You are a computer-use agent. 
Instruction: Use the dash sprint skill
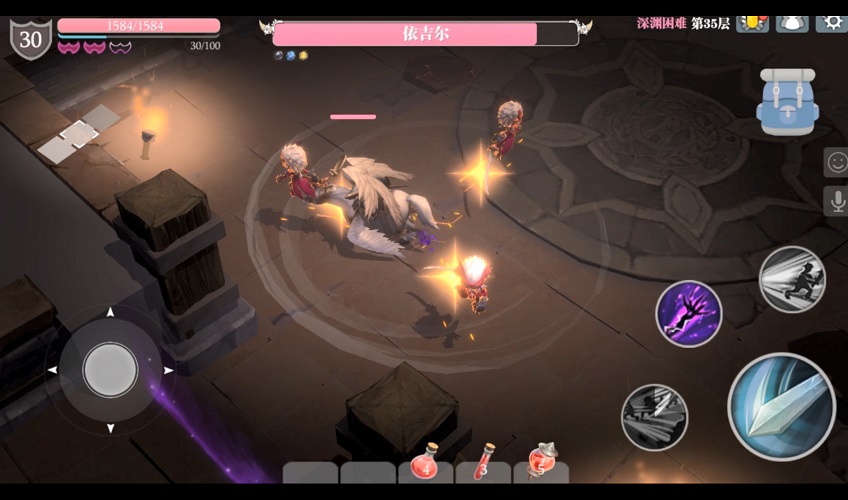coord(792,279)
